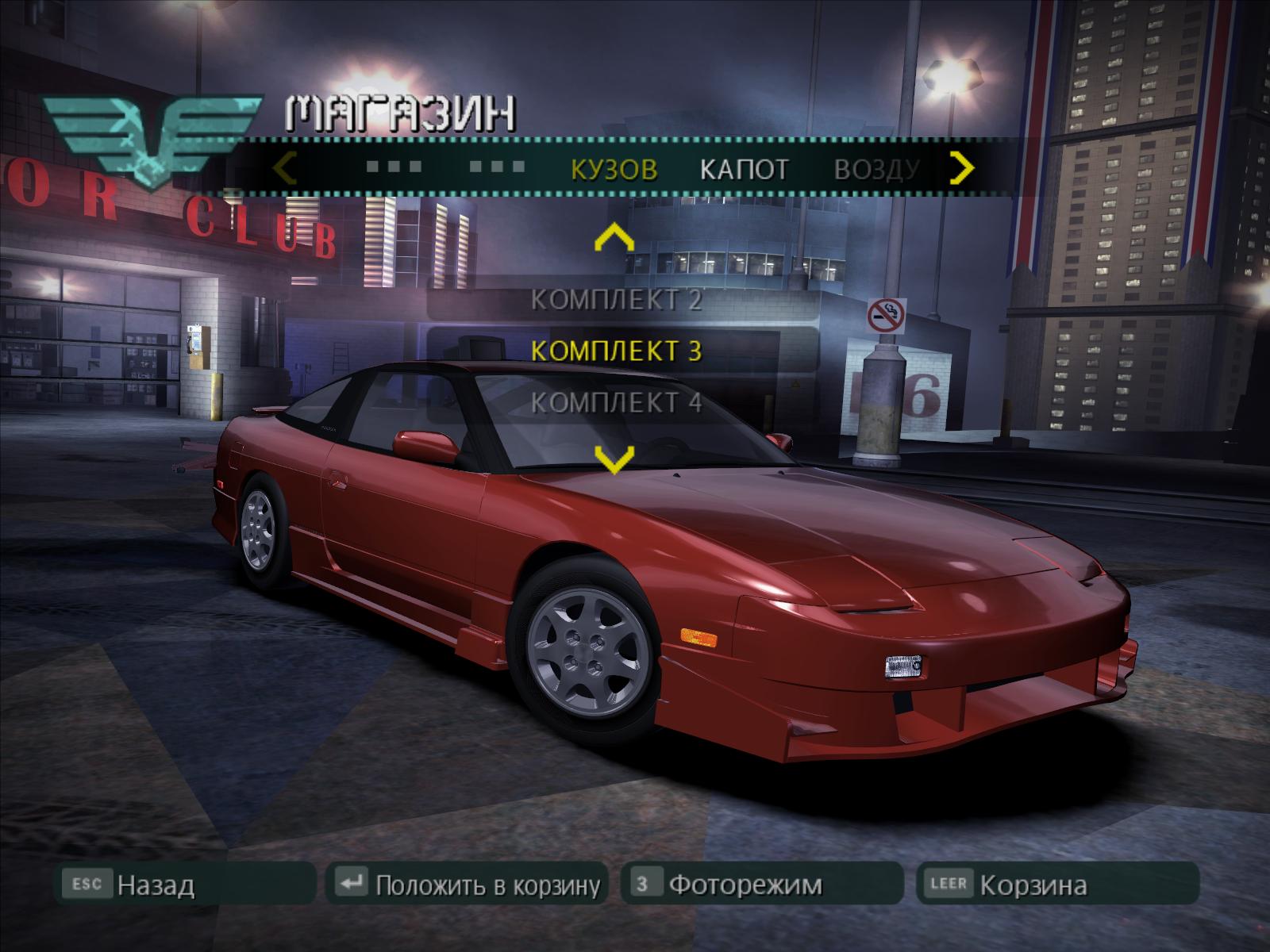Open the Корзина cart
This screenshot has width=1270, height=952.
(1032, 884)
